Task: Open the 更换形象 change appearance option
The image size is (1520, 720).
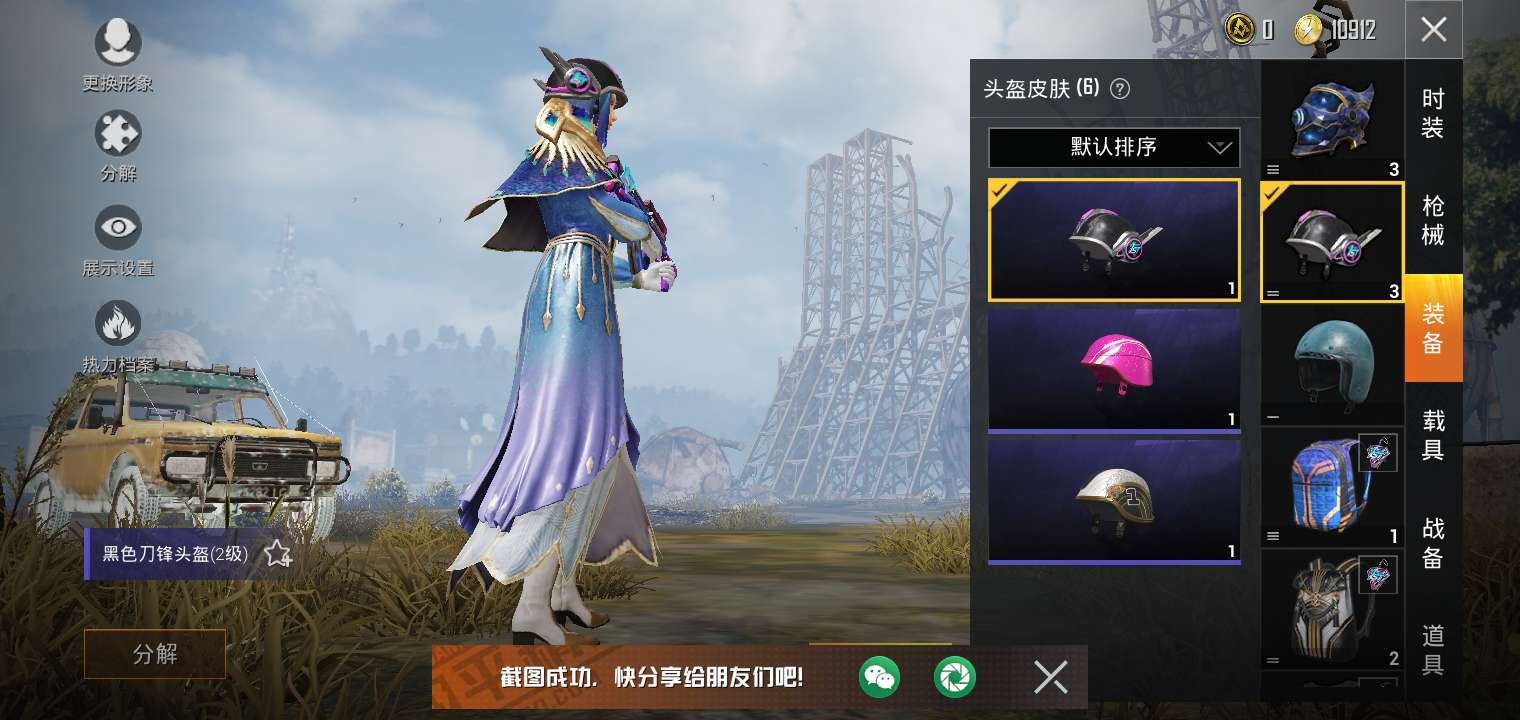Action: [x=118, y=45]
